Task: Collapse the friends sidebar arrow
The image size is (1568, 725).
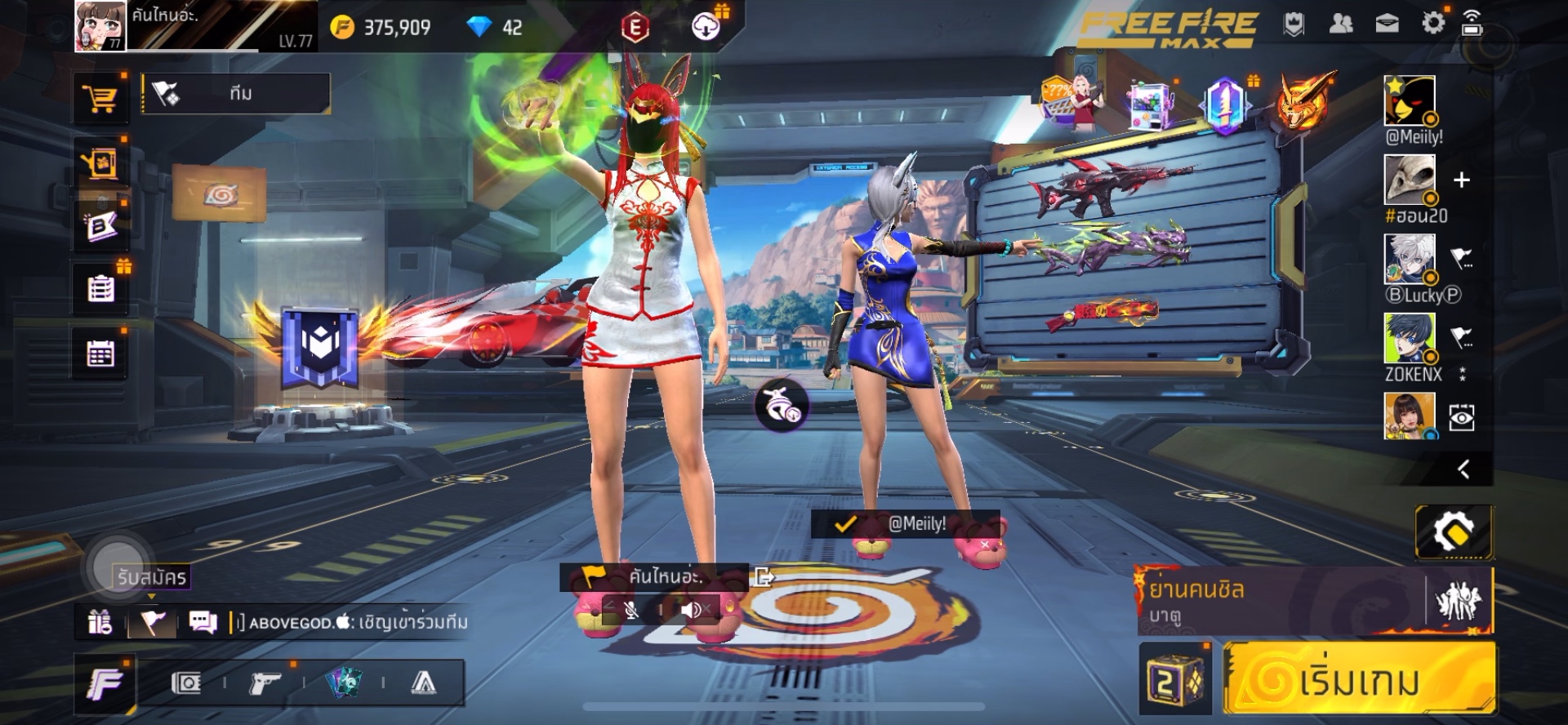Action: coord(1463,469)
